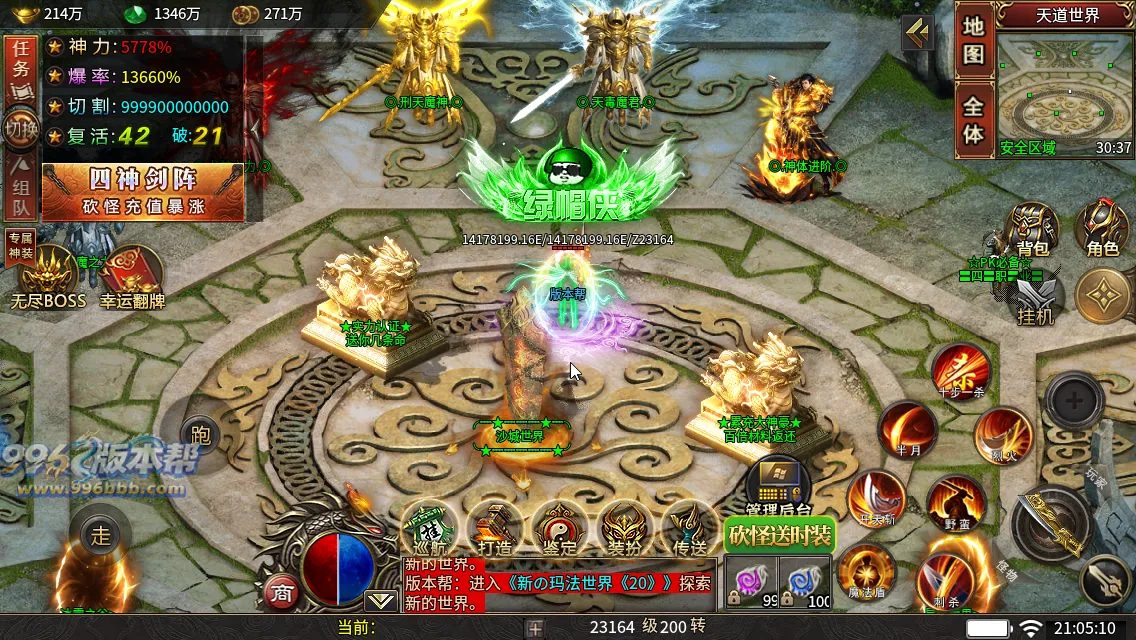Open the 四神剑阵 event banner
Screen dimensions: 1136x640
(x=143, y=191)
